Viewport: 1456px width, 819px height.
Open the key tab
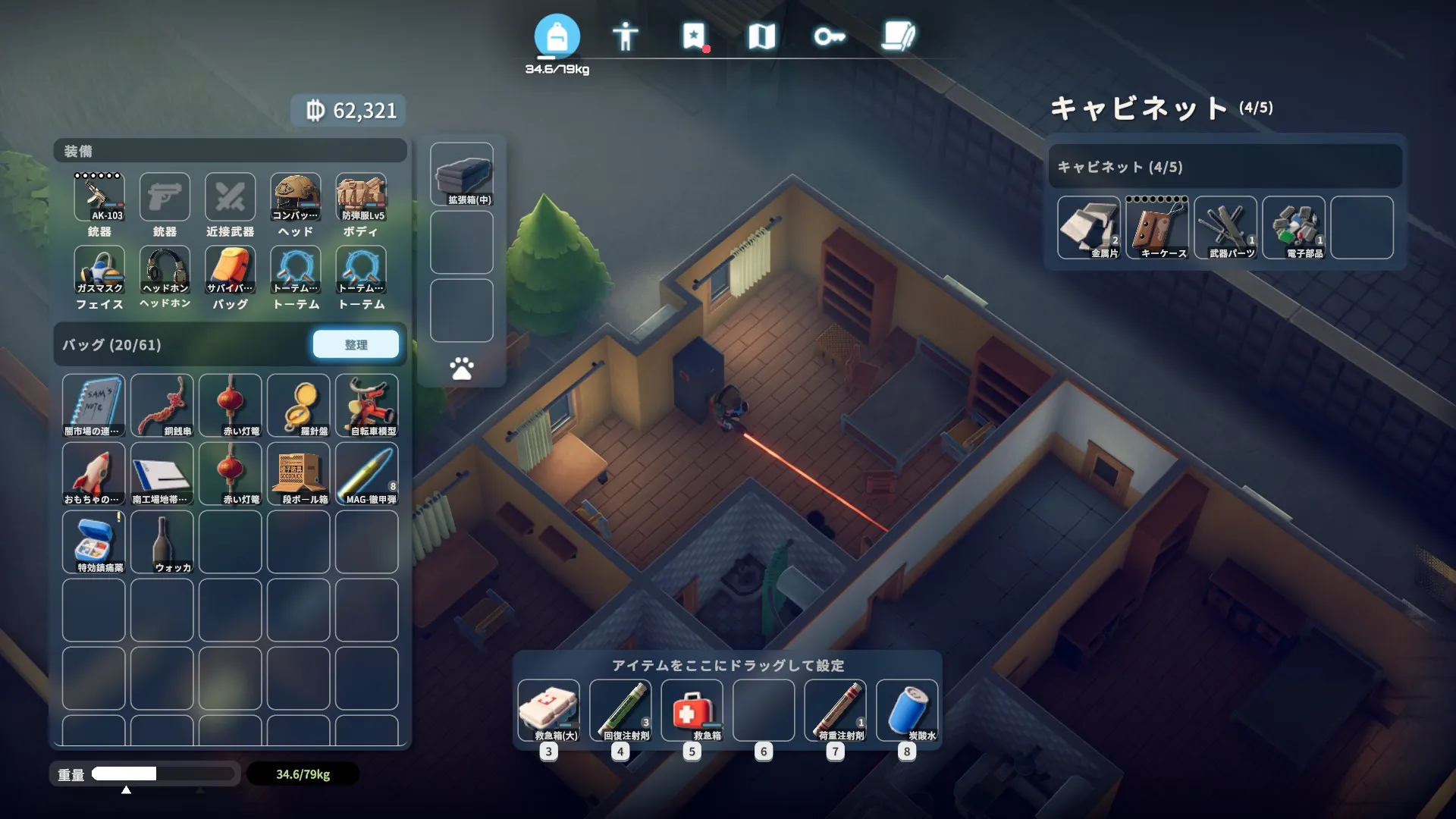click(x=829, y=36)
